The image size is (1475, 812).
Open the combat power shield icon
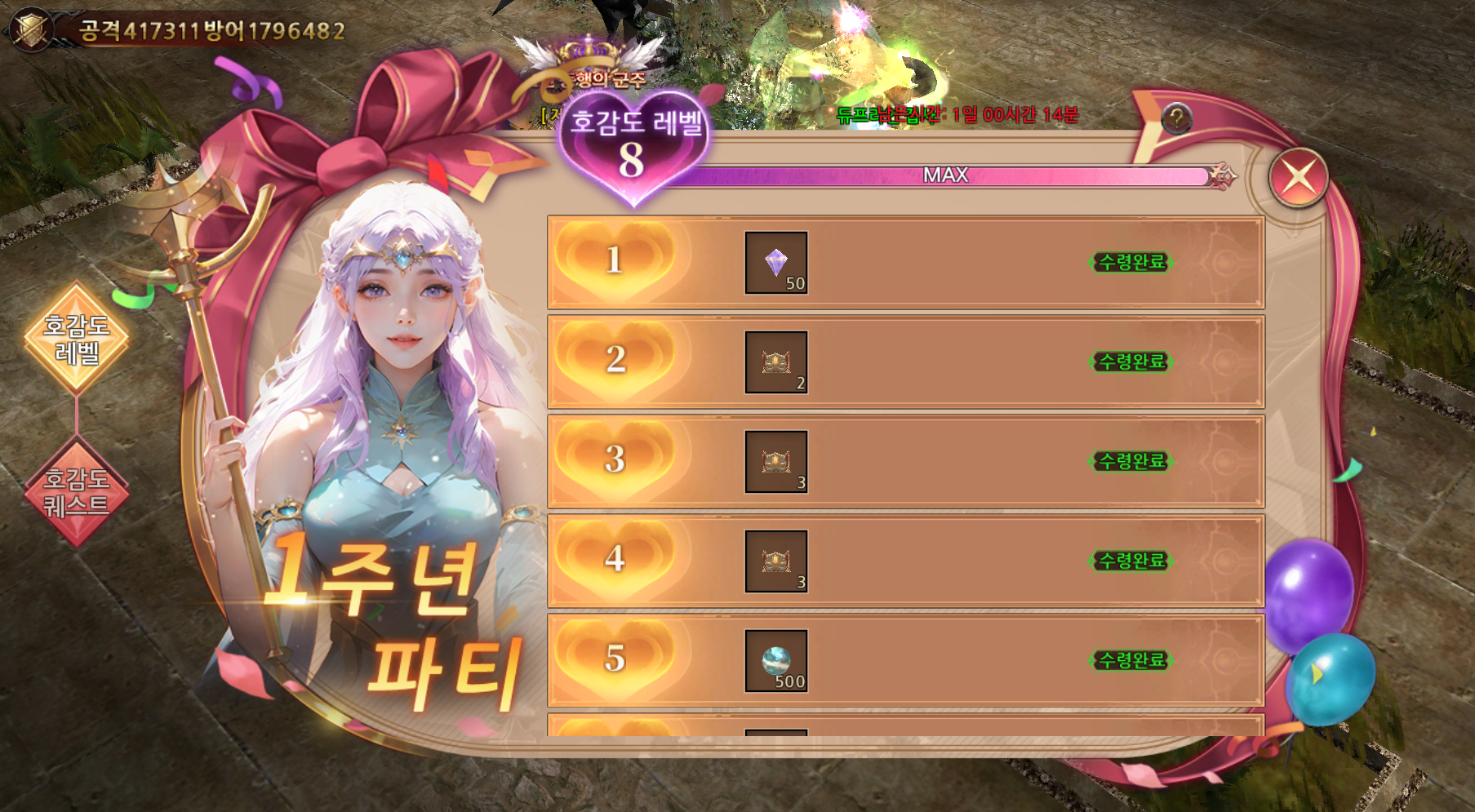point(31,30)
